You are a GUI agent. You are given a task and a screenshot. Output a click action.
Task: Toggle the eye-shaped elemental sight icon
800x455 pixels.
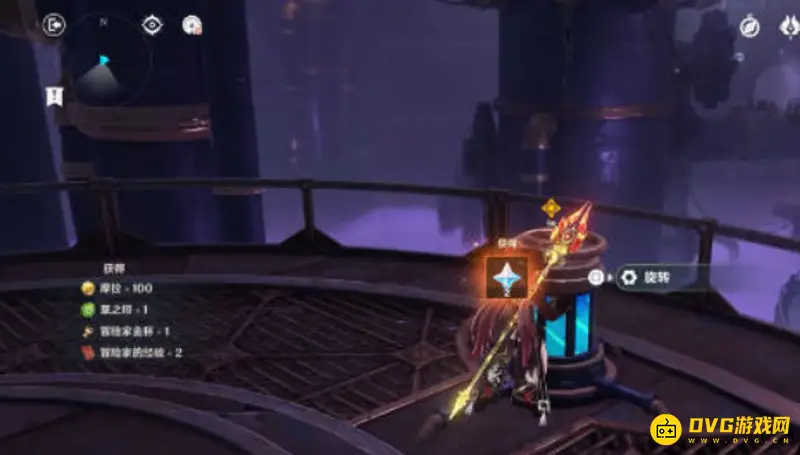152,26
